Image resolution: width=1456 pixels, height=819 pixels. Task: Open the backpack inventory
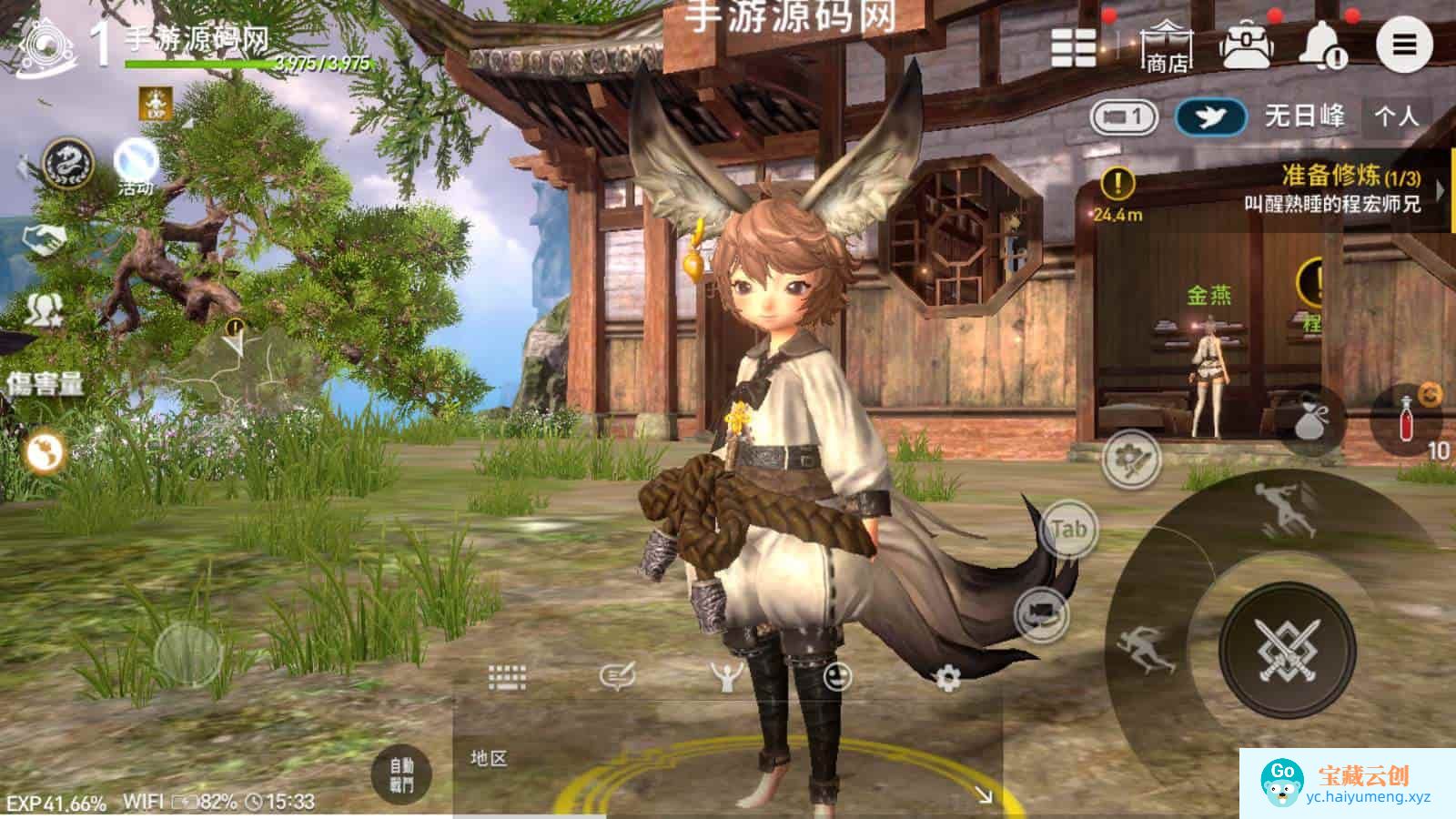1246,45
